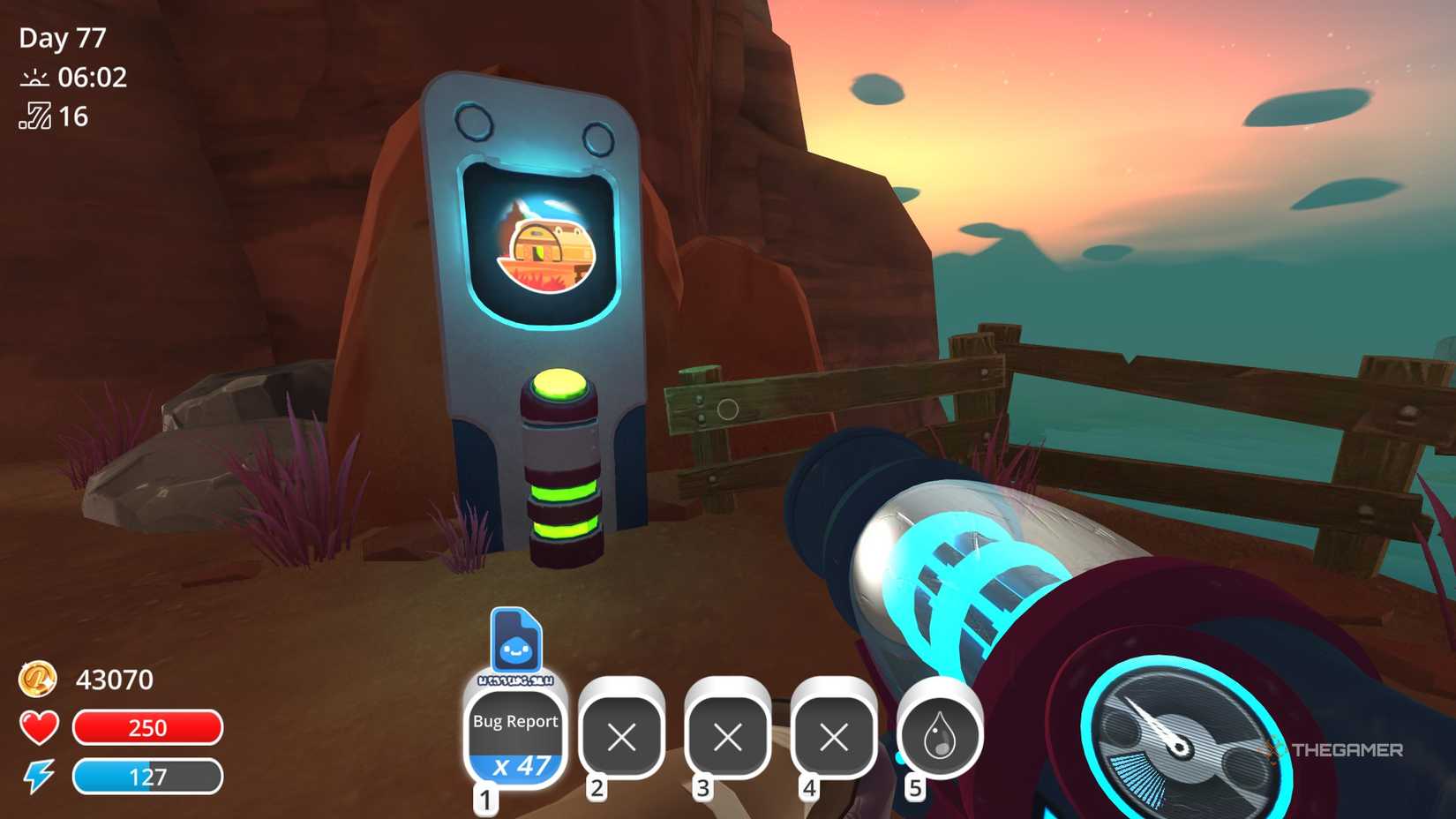
Task: Select the water droplet in slot 5
Action: coord(938,737)
